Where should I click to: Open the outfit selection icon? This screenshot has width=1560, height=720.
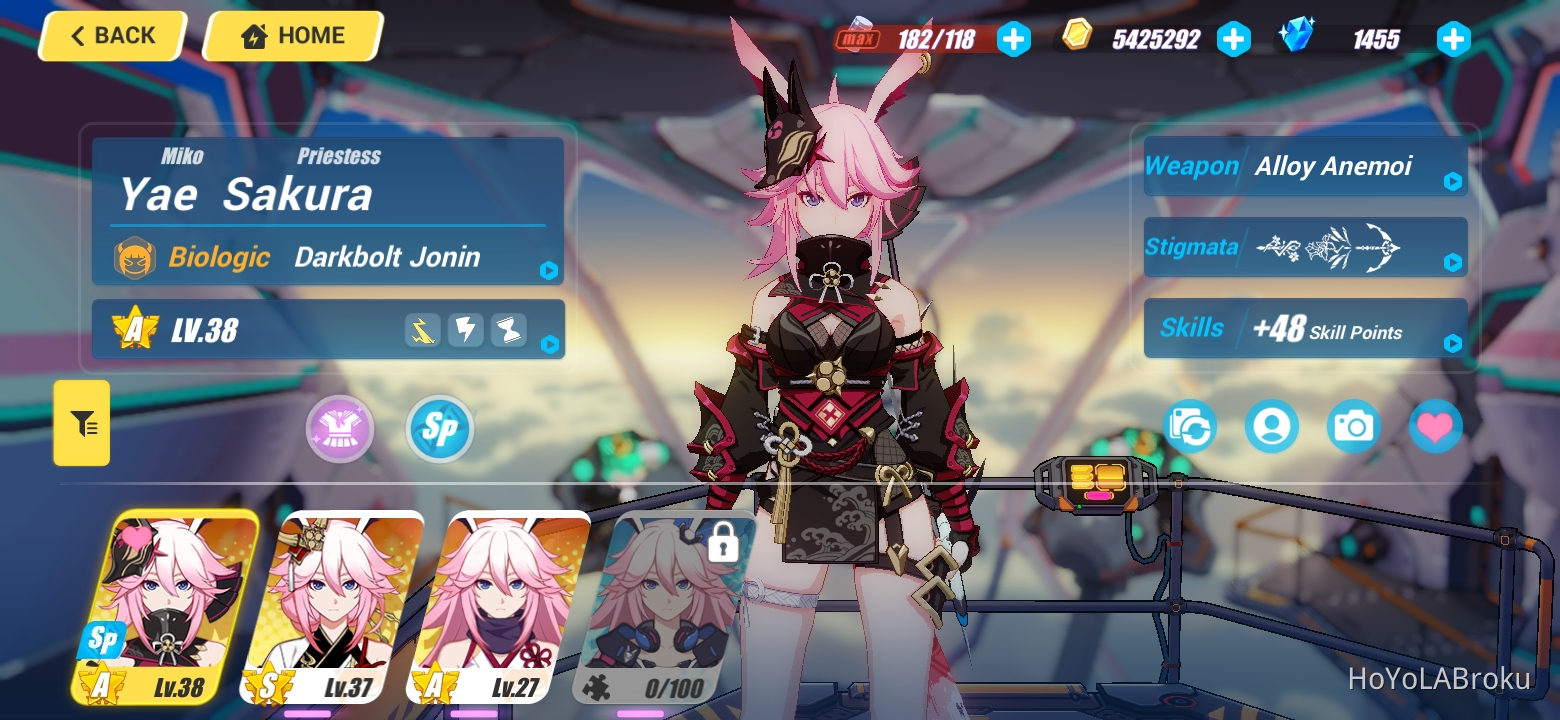point(339,428)
